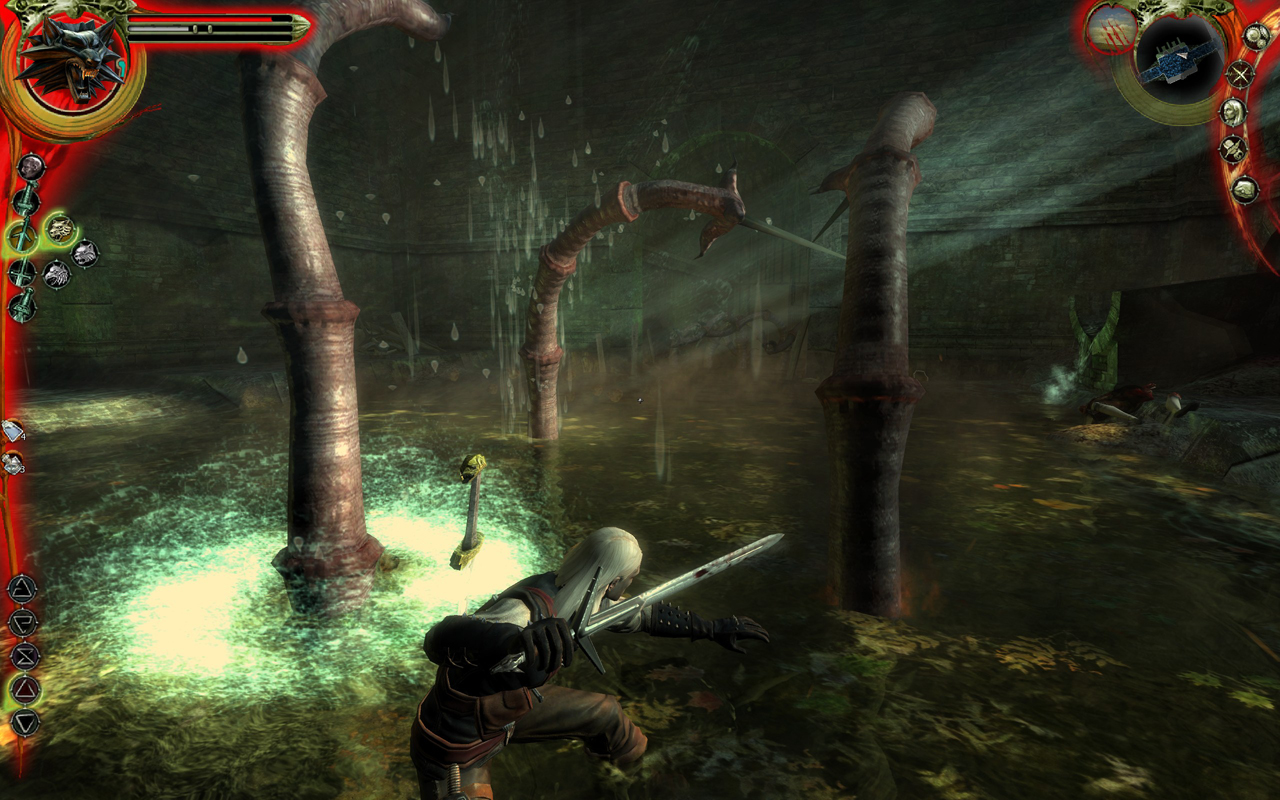Select the highlighted sword weapon slot
This screenshot has height=800, width=1280.
pyautogui.click(x=22, y=237)
